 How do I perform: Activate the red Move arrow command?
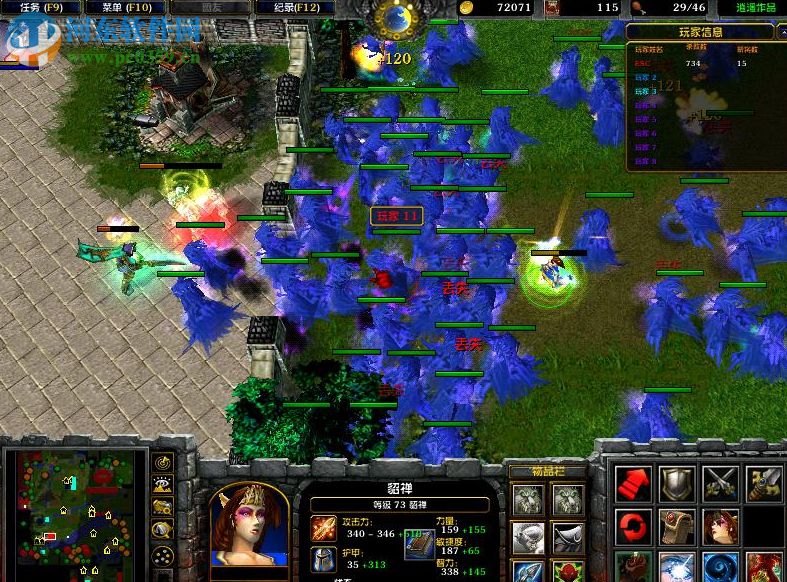(x=632, y=484)
